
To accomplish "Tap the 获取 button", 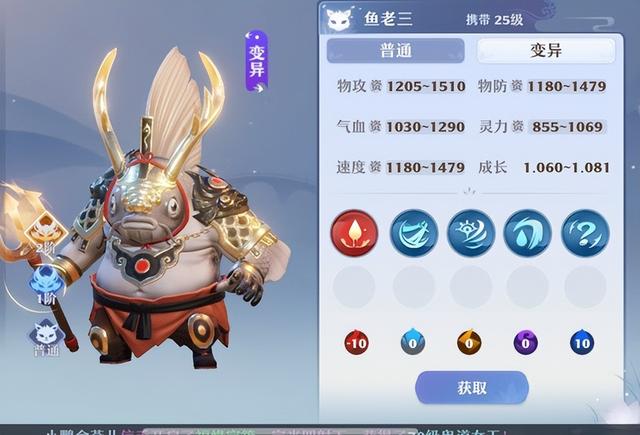I will (472, 388).
